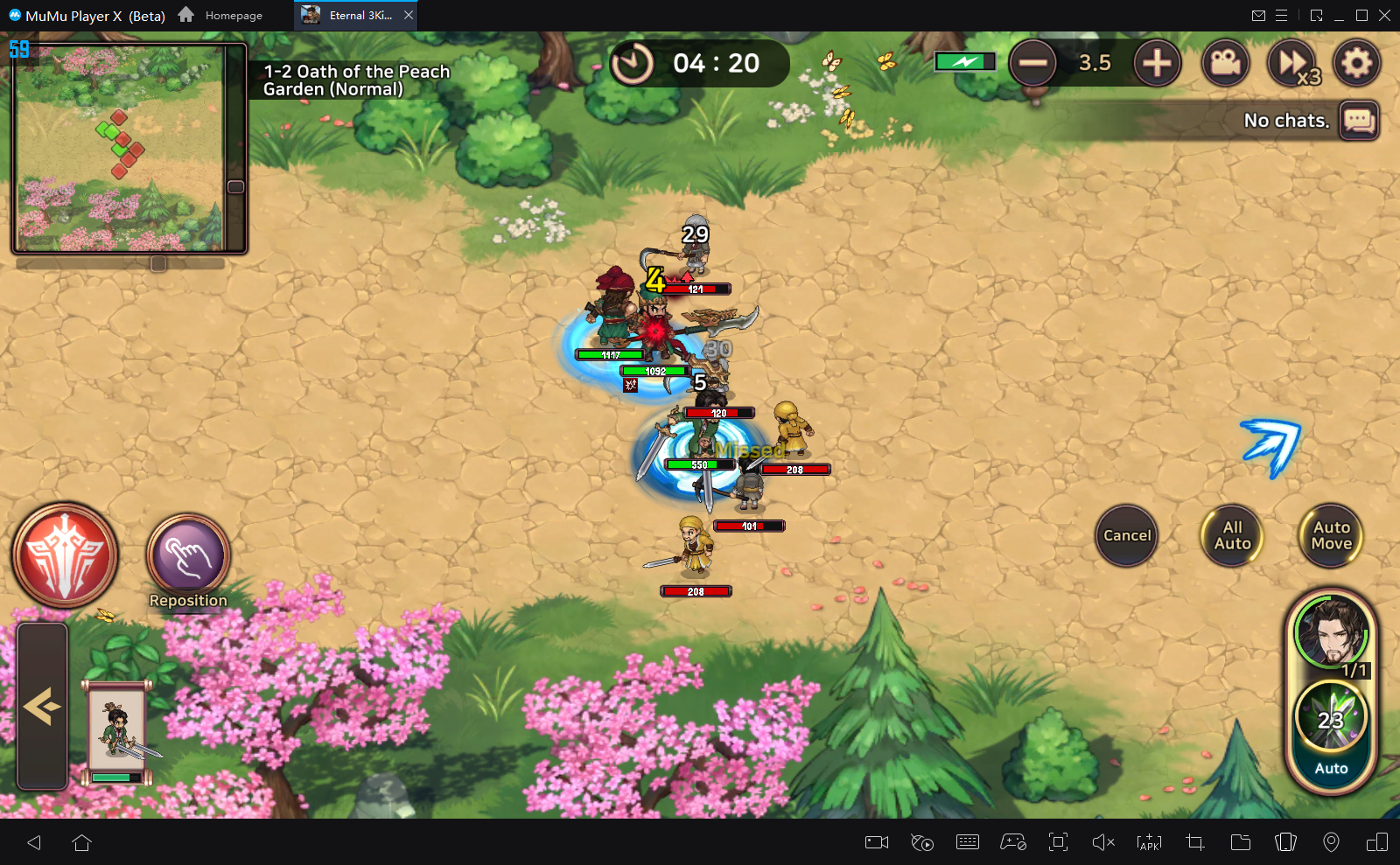Activate the red attack emblem button
Viewport: 1400px width, 865px height.
pos(65,555)
